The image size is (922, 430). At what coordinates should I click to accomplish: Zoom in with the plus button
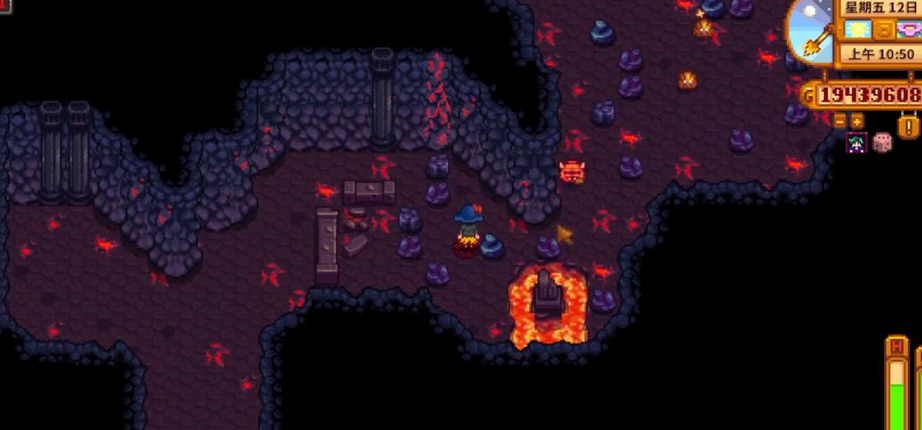coord(857,121)
